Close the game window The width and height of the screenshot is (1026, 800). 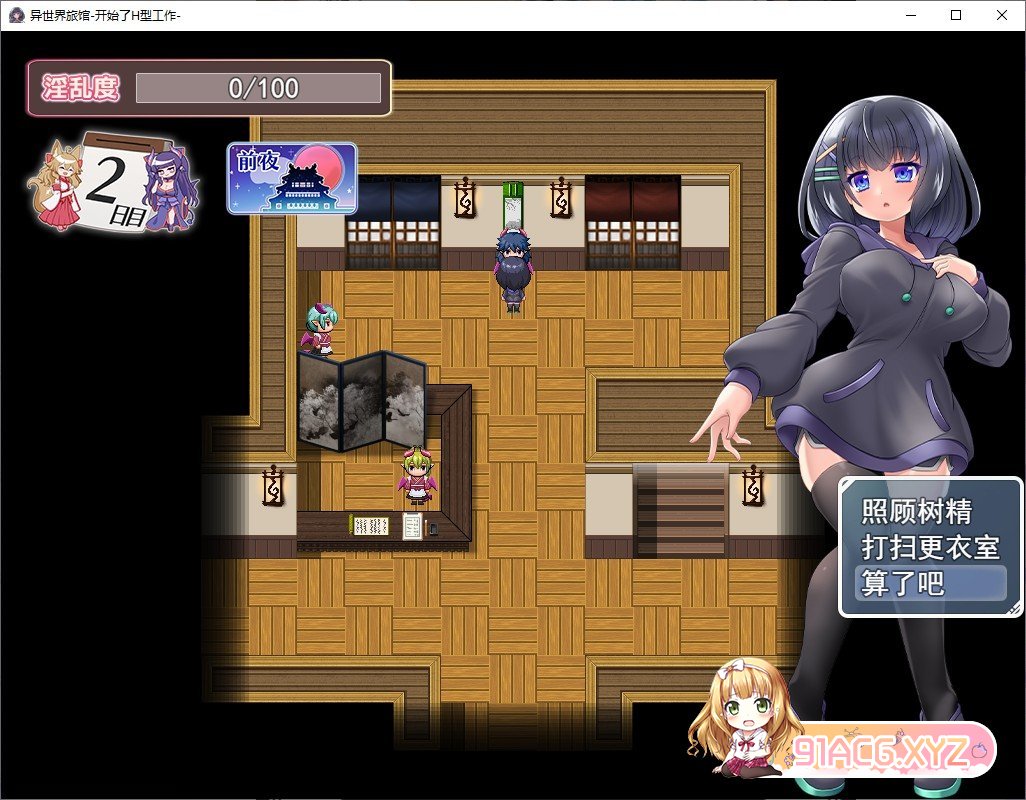pyautogui.click(x=1001, y=15)
